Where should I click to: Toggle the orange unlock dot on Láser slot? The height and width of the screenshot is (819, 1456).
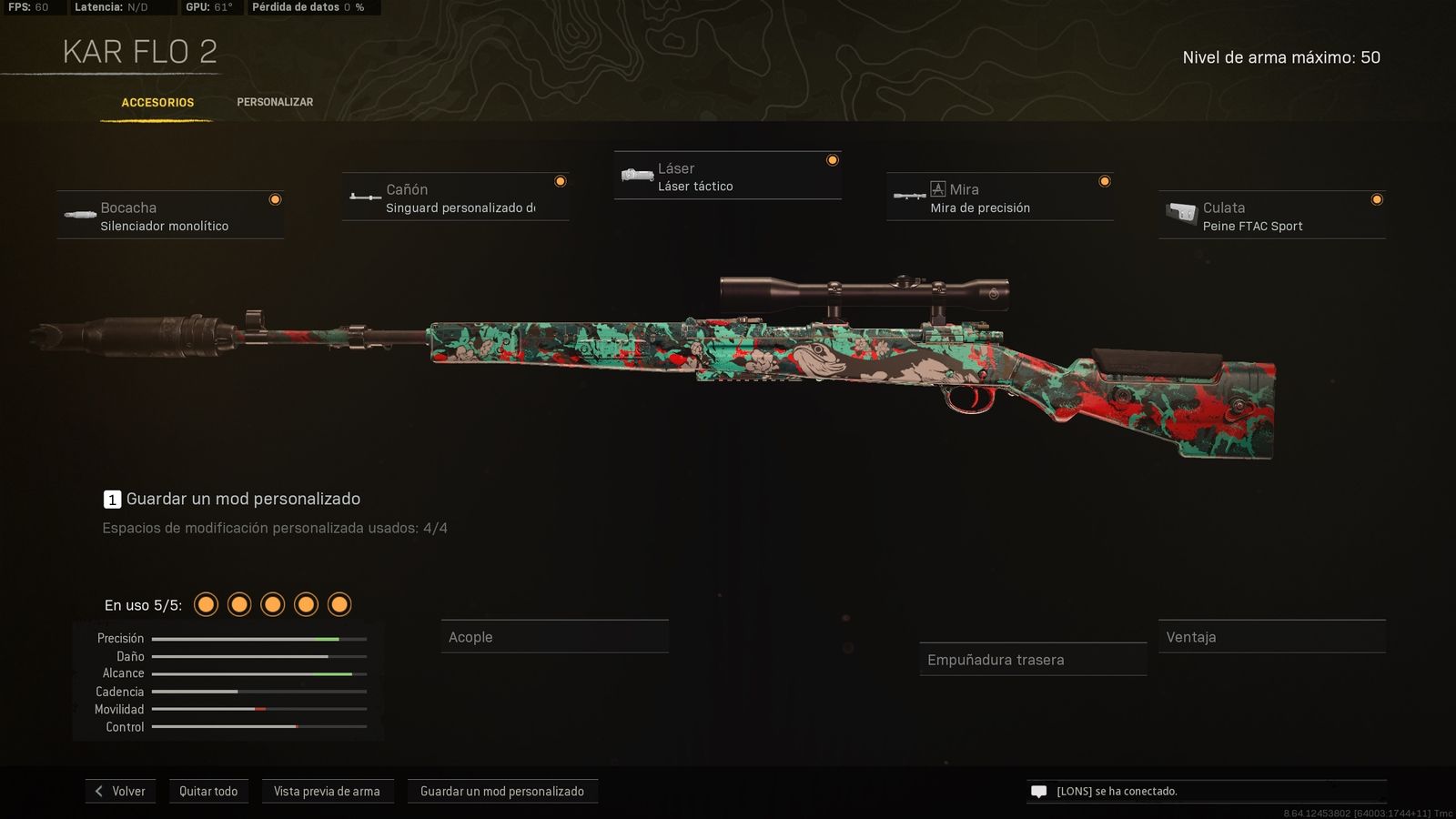pyautogui.click(x=832, y=158)
